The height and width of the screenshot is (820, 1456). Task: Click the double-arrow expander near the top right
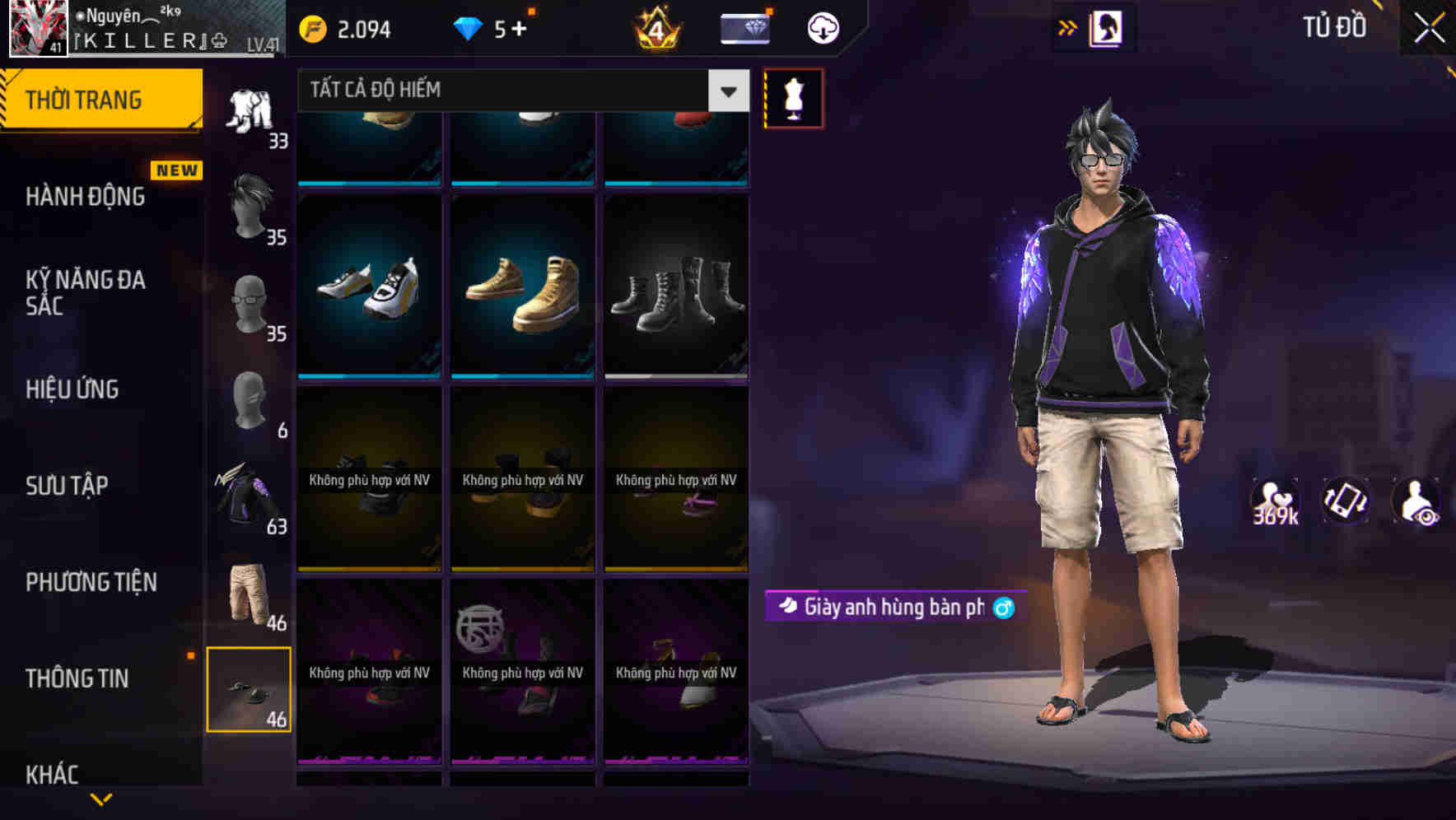(1069, 27)
